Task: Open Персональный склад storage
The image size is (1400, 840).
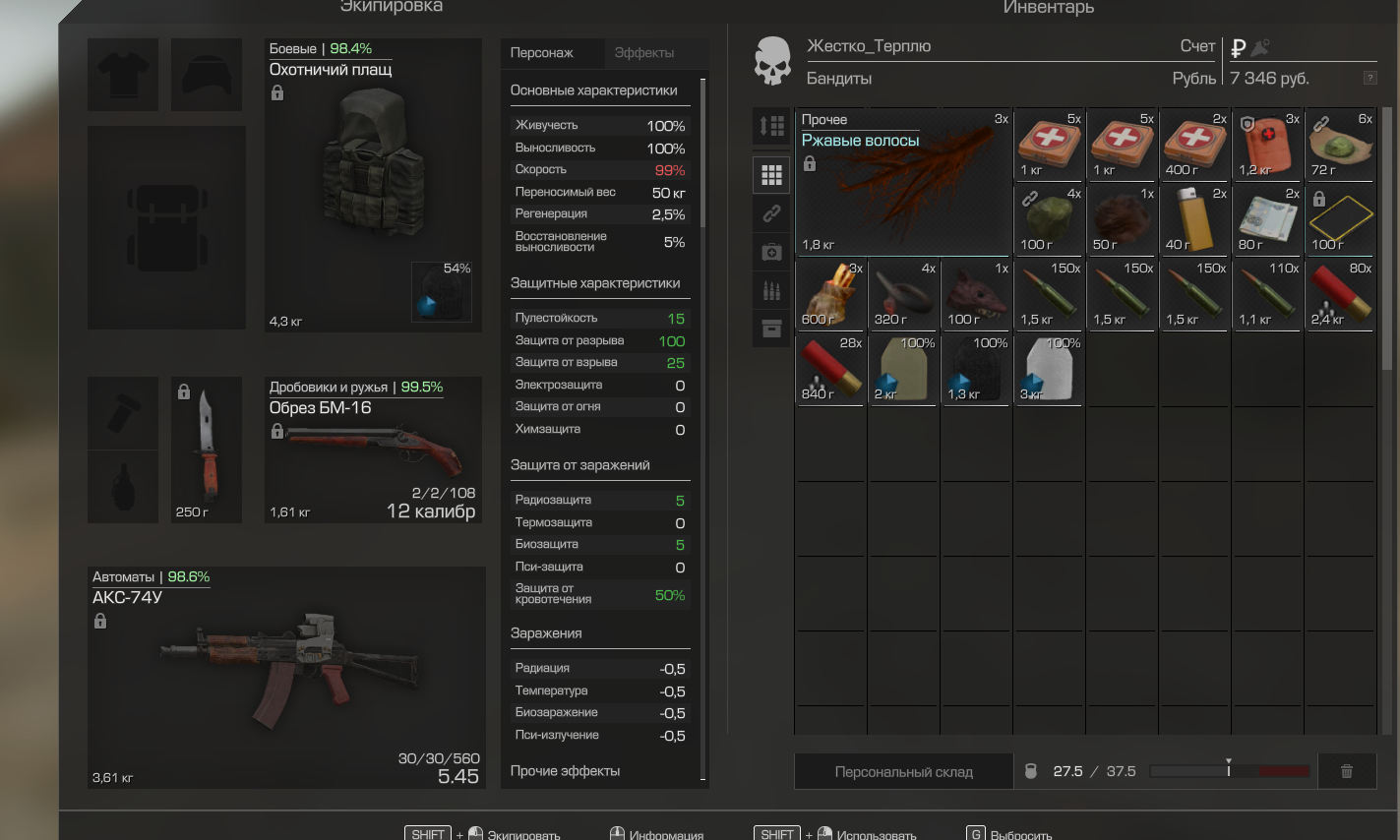Action: 903,772
